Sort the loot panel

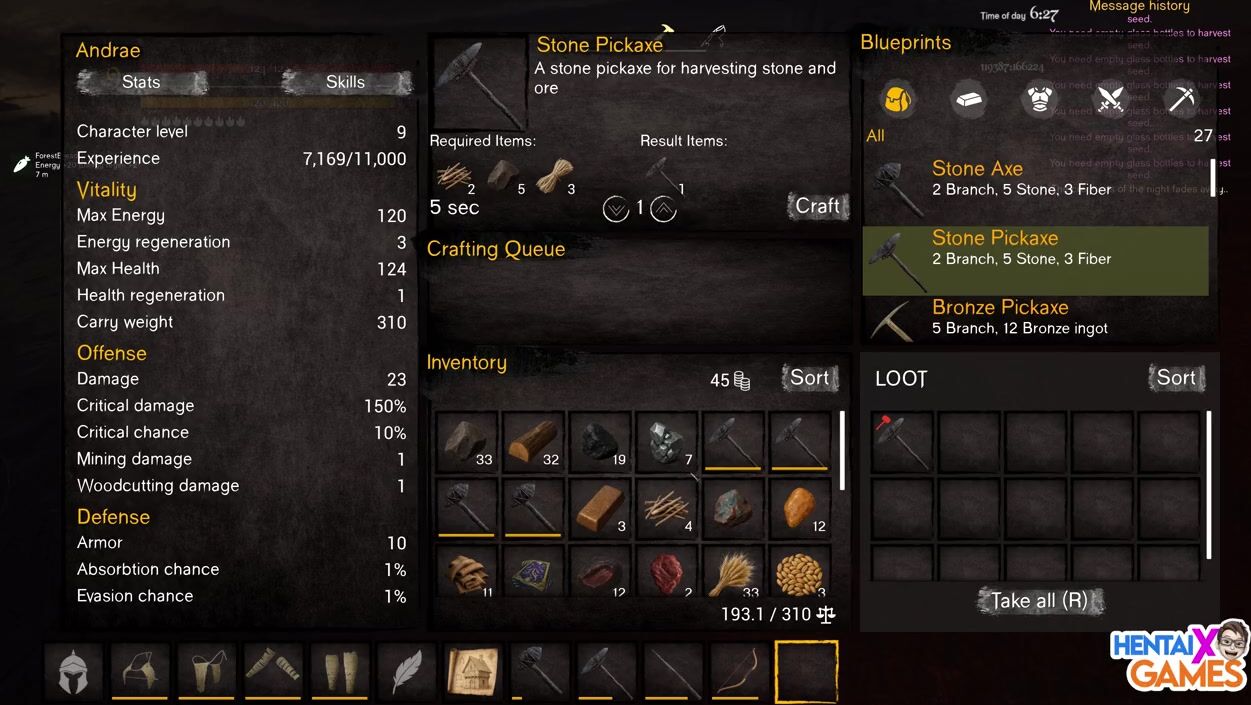[x=1176, y=378]
